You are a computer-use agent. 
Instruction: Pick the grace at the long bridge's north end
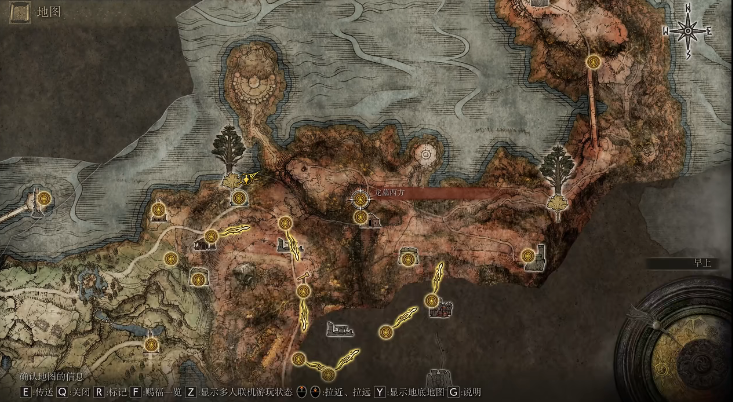(593, 62)
